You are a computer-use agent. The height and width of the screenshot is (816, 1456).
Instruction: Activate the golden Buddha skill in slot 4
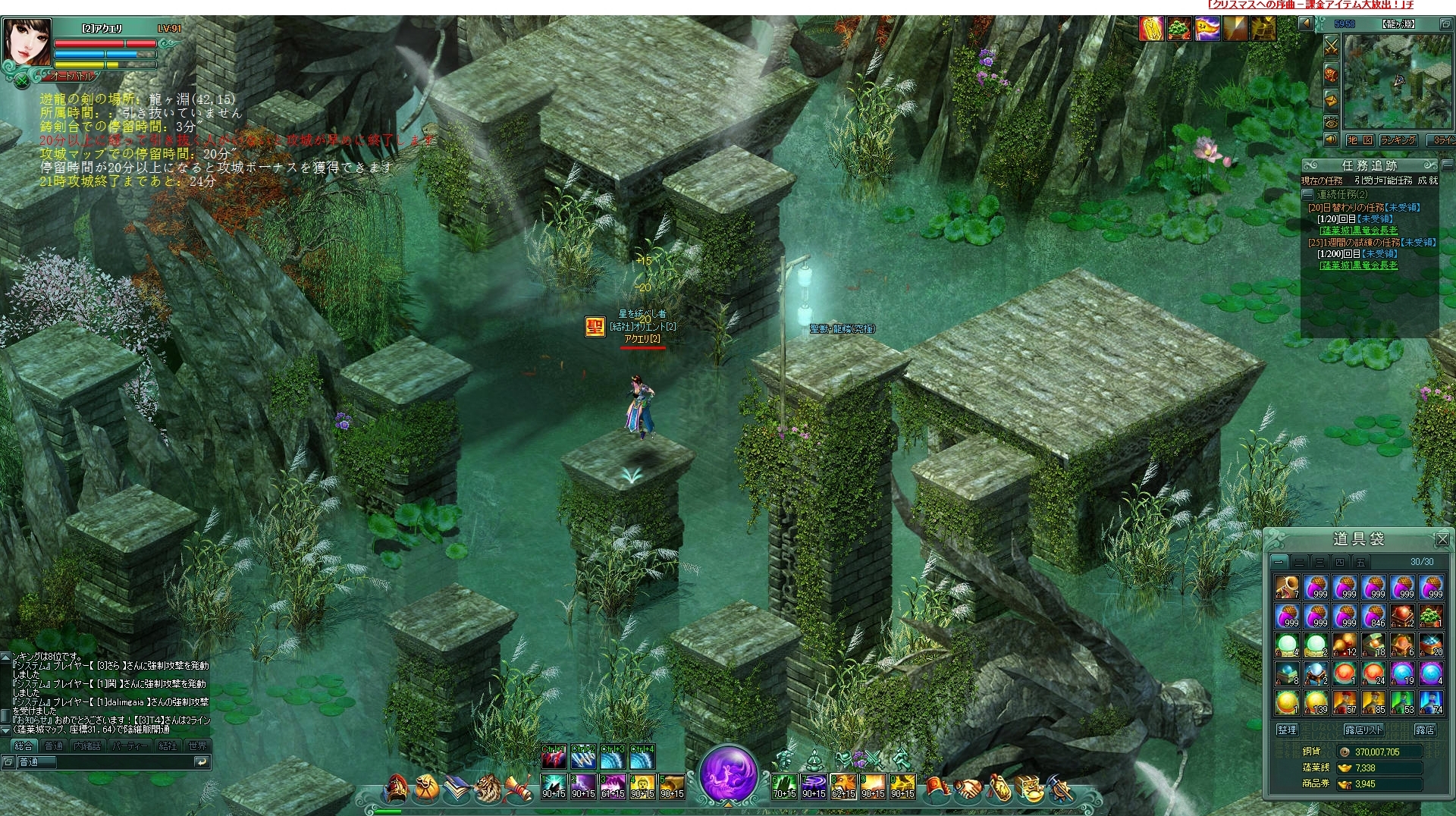point(642,786)
